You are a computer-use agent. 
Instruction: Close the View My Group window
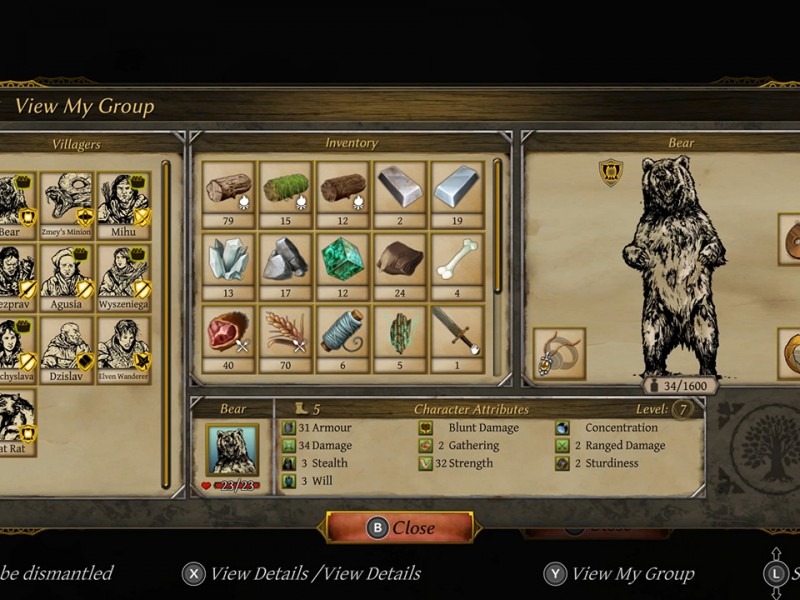[x=401, y=528]
